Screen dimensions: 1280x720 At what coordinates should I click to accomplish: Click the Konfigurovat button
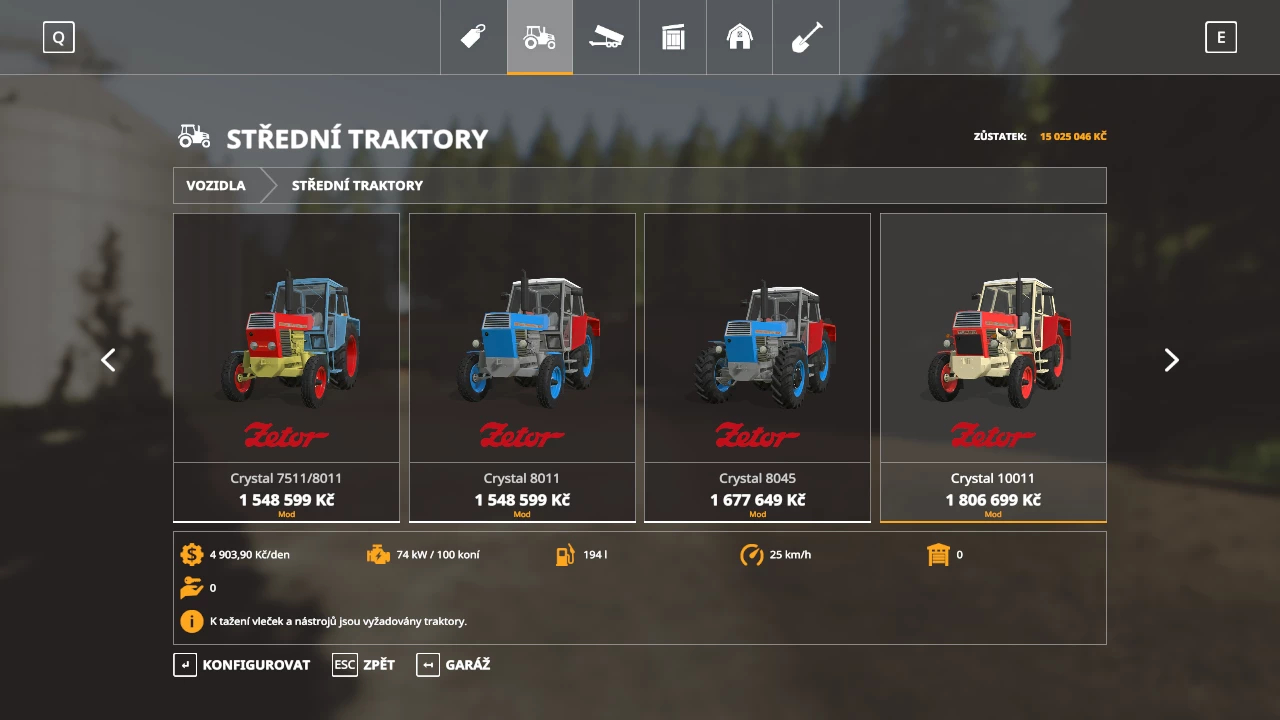pyautogui.click(x=242, y=665)
